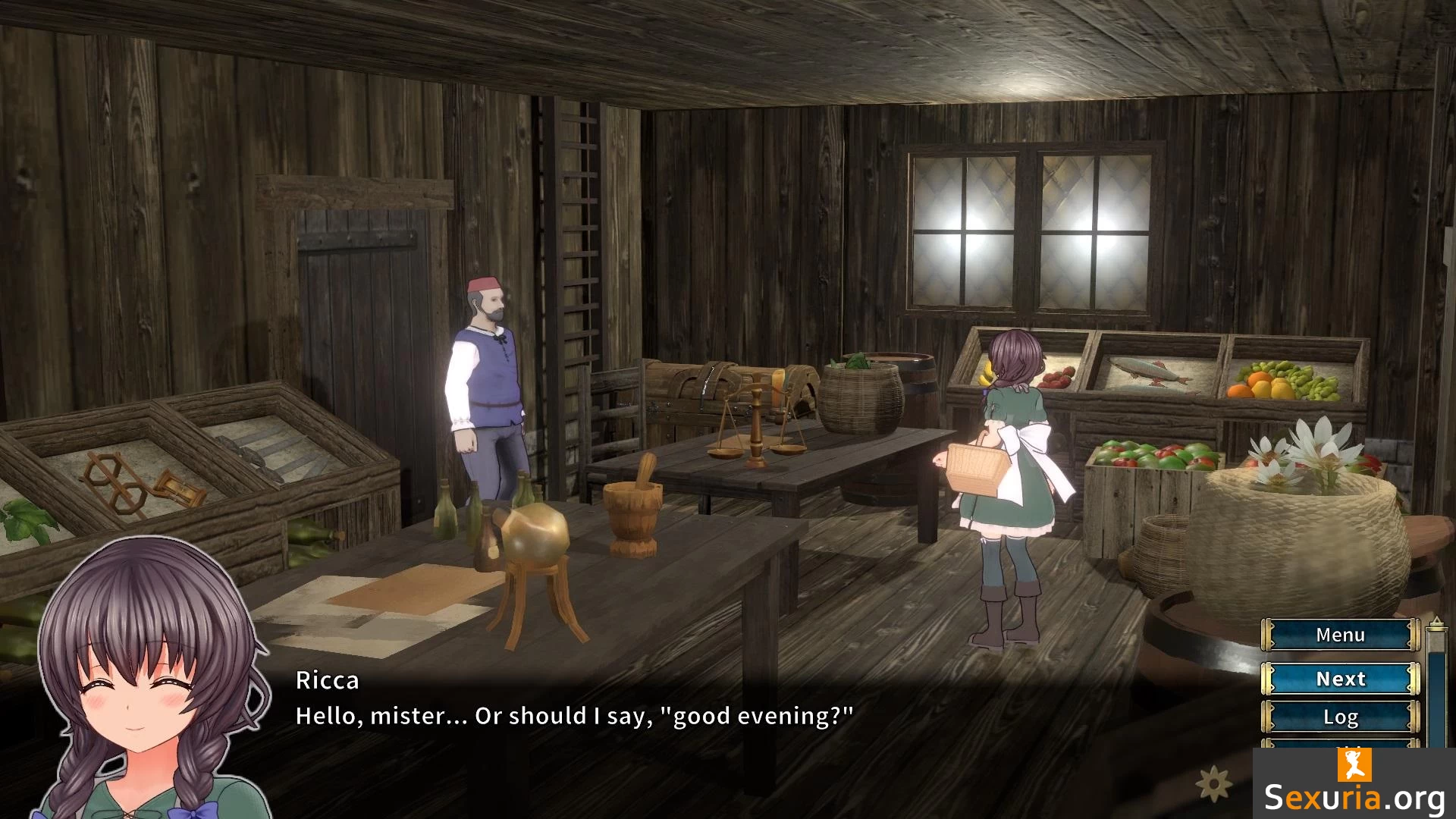1456x819 pixels.
Task: Advance dialogue with the Next button
Action: [x=1340, y=679]
